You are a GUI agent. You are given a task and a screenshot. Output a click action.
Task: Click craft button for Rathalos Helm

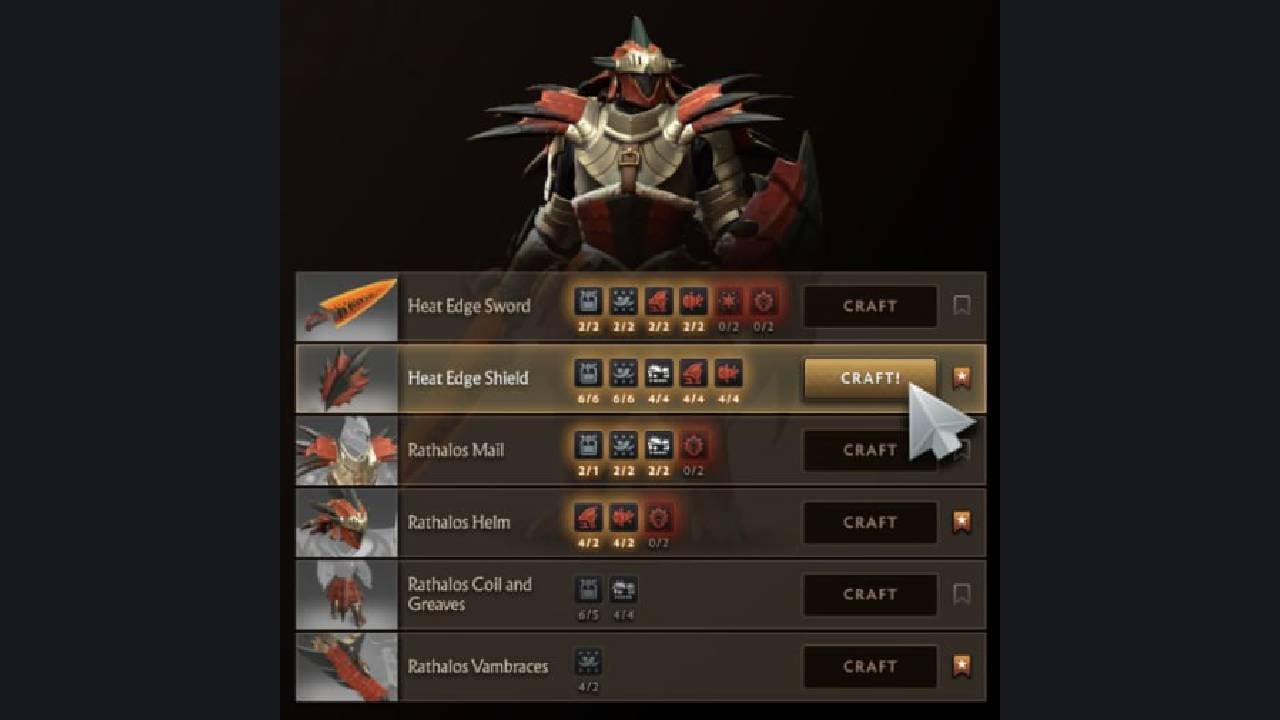(870, 522)
